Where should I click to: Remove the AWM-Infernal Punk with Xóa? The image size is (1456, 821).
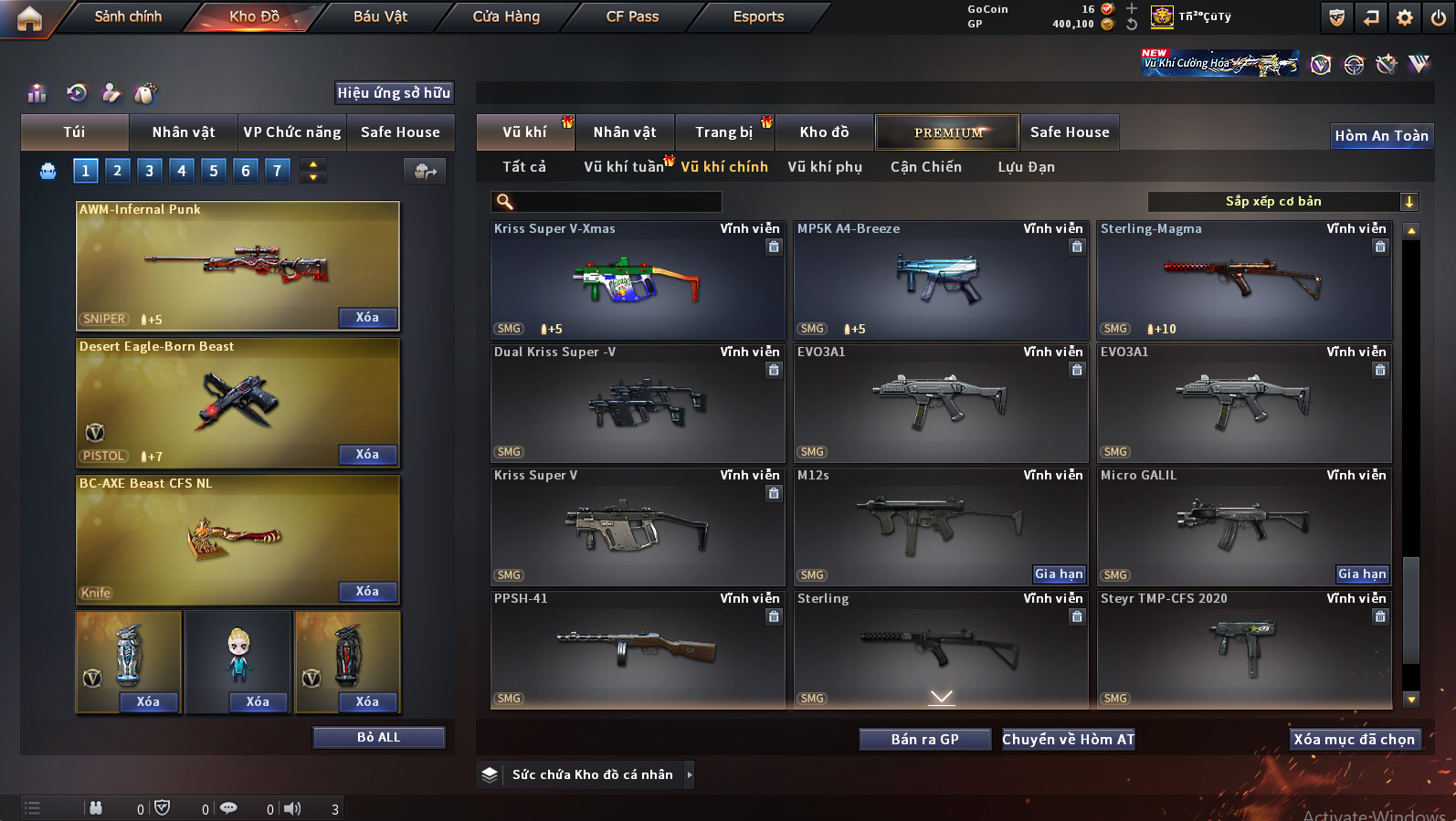pos(367,318)
